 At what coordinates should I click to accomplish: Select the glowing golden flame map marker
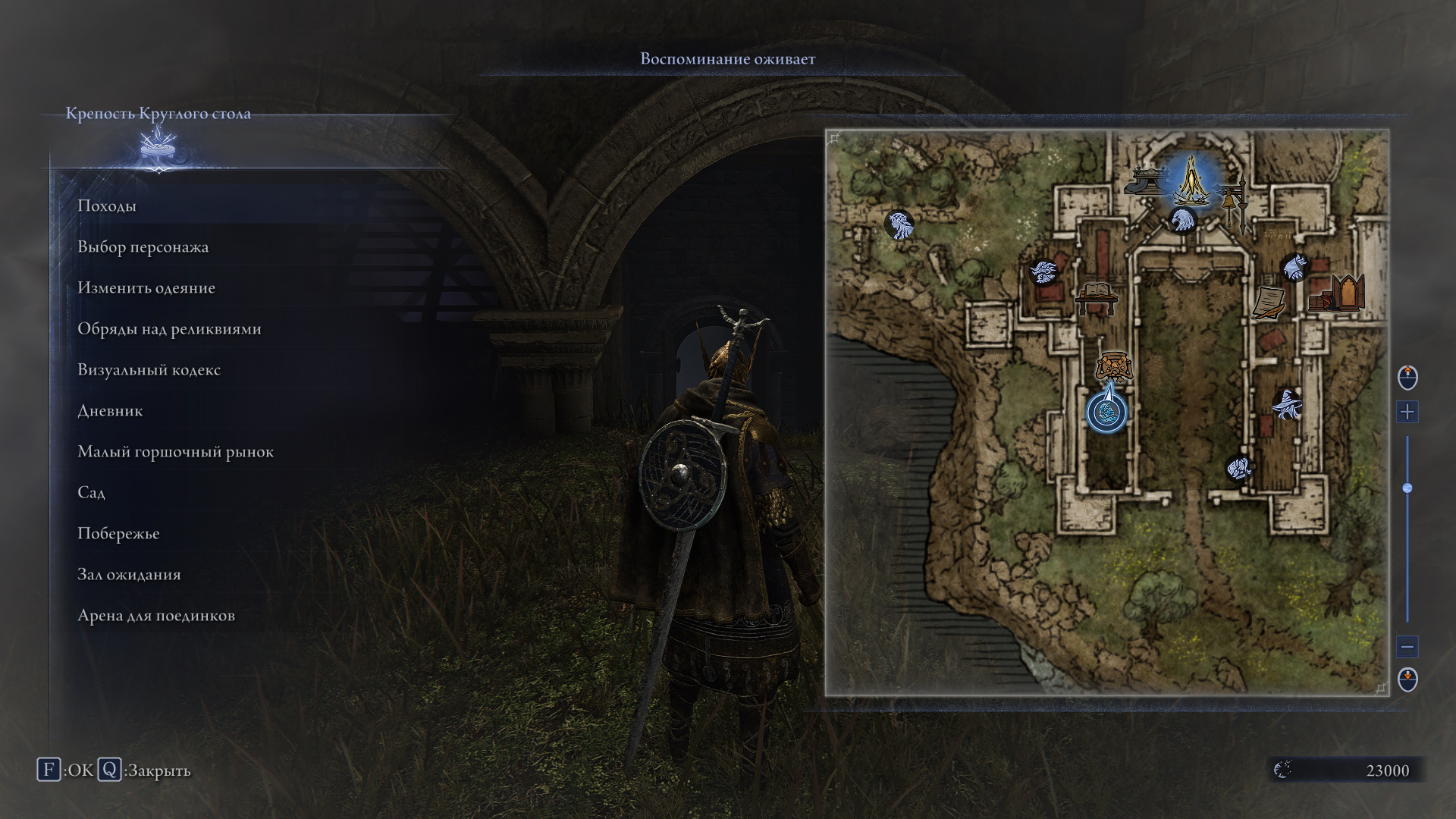click(1191, 180)
